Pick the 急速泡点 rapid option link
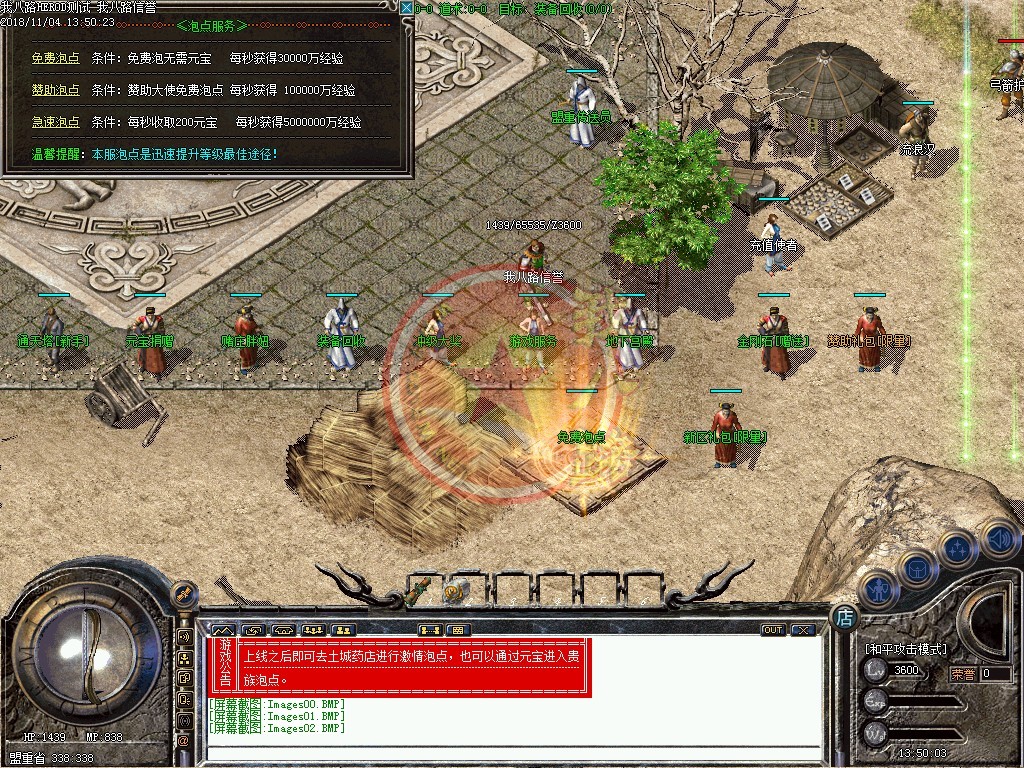This screenshot has width=1024, height=768. click(55, 122)
